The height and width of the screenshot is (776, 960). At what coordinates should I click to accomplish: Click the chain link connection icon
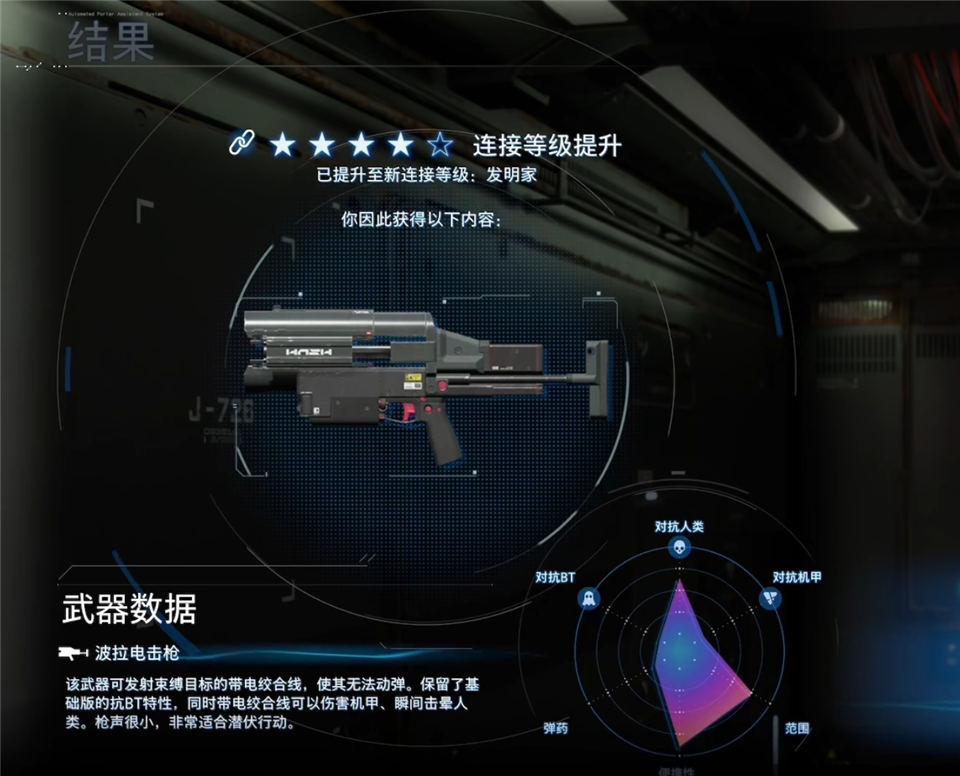pyautogui.click(x=241, y=145)
